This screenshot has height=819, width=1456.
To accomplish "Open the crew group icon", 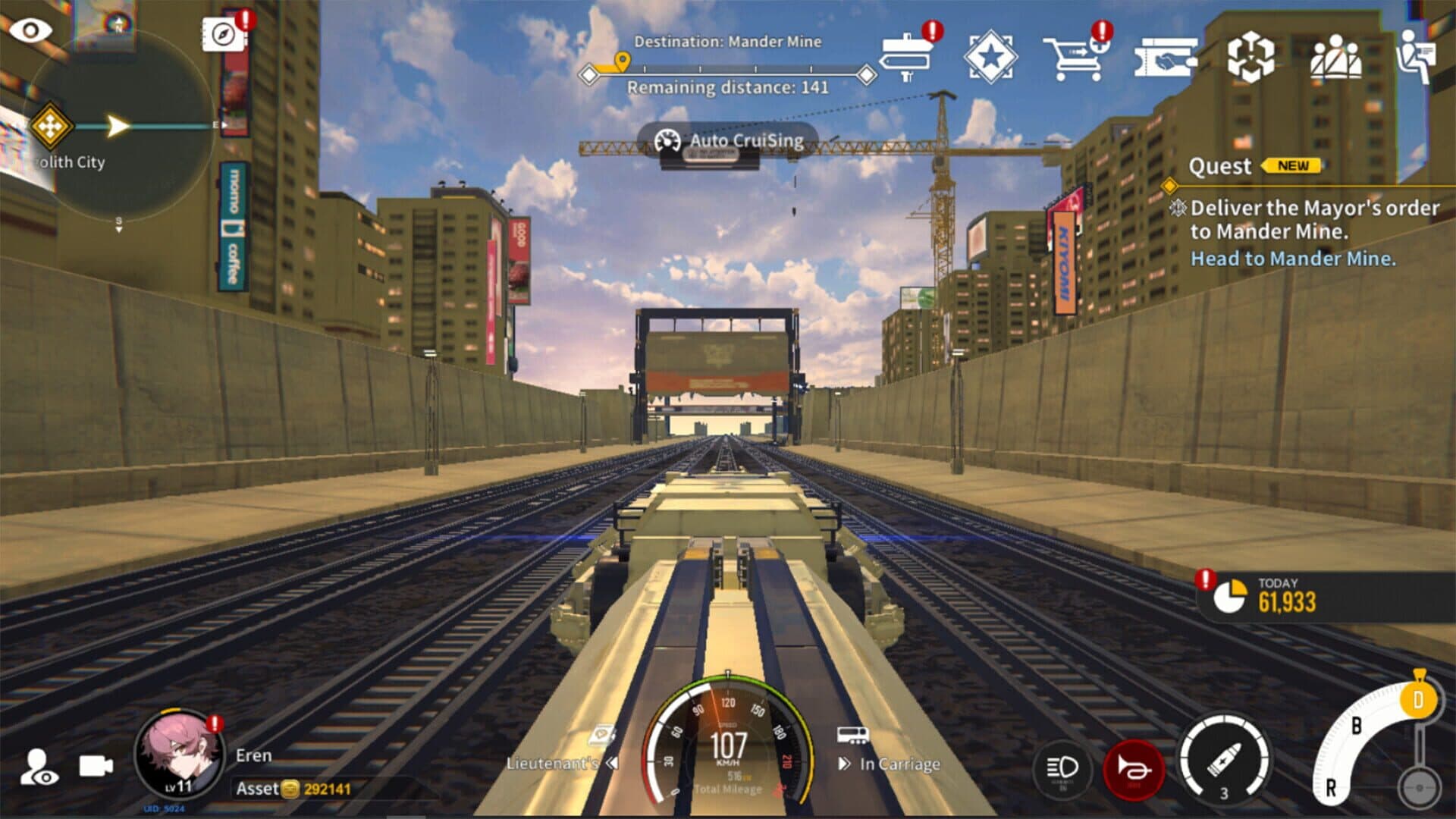I will (x=1335, y=58).
